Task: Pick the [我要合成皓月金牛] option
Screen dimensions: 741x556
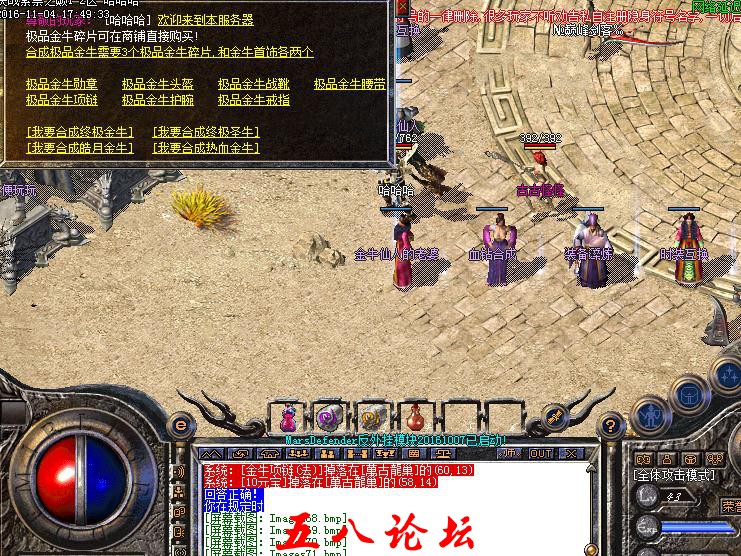Action: click(x=80, y=148)
